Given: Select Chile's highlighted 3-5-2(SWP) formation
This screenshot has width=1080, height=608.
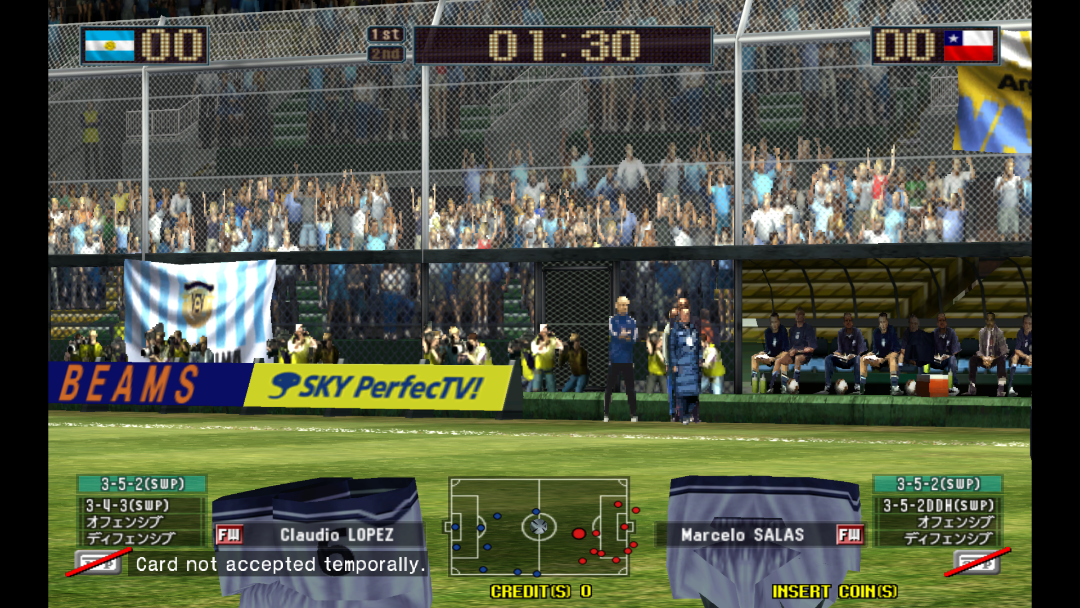Looking at the screenshot, I should 937,484.
